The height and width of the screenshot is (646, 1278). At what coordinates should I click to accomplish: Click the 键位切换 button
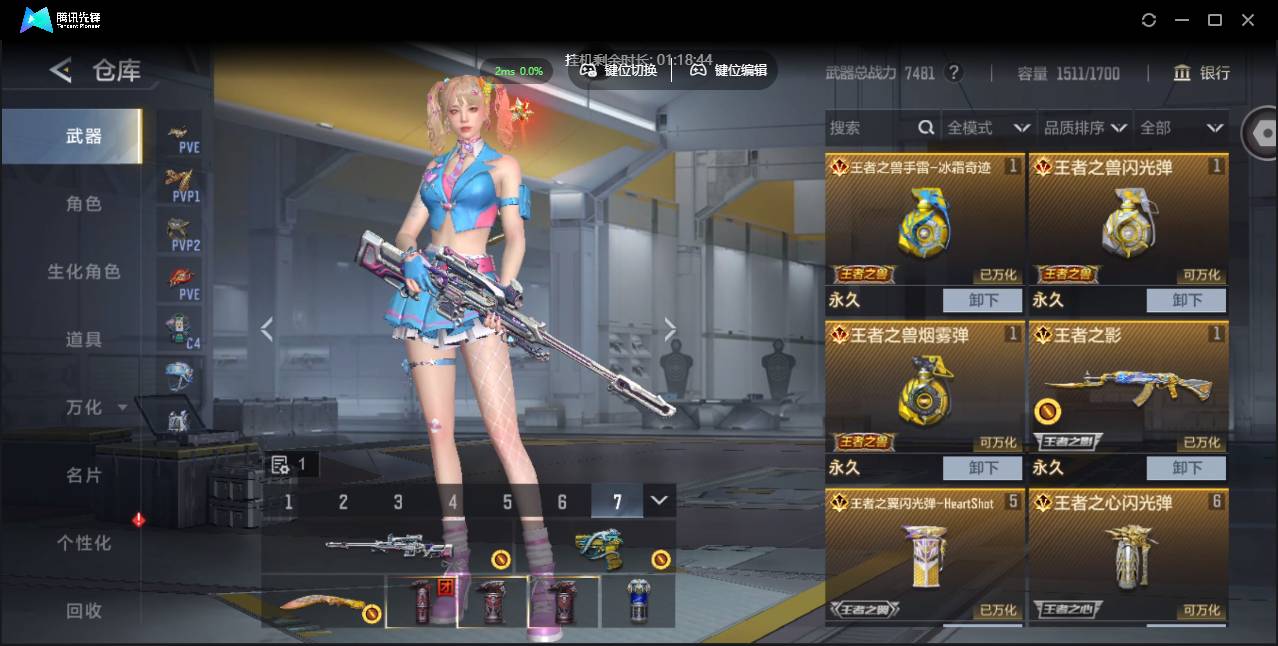coord(620,70)
